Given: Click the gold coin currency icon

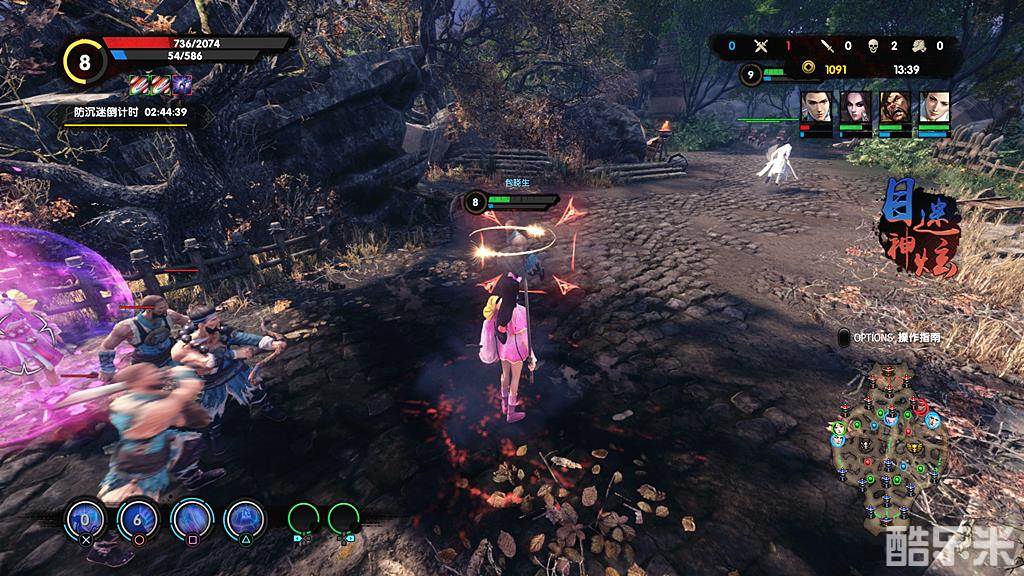Looking at the screenshot, I should pyautogui.click(x=806, y=69).
